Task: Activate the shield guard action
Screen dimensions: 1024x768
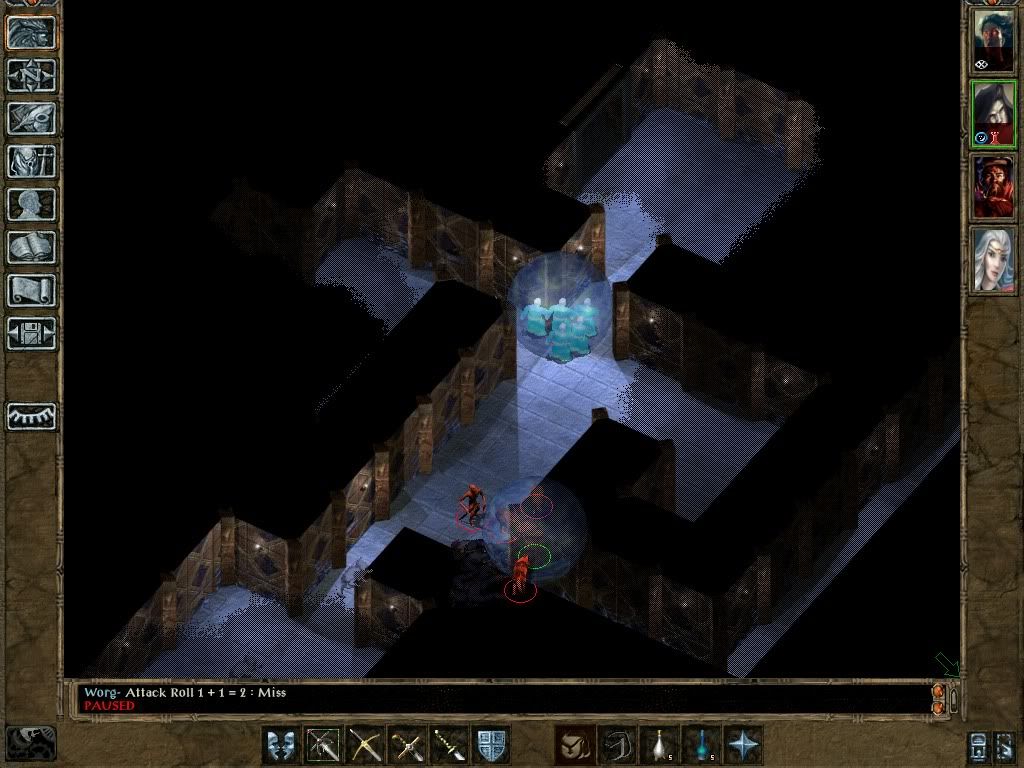Action: 491,746
